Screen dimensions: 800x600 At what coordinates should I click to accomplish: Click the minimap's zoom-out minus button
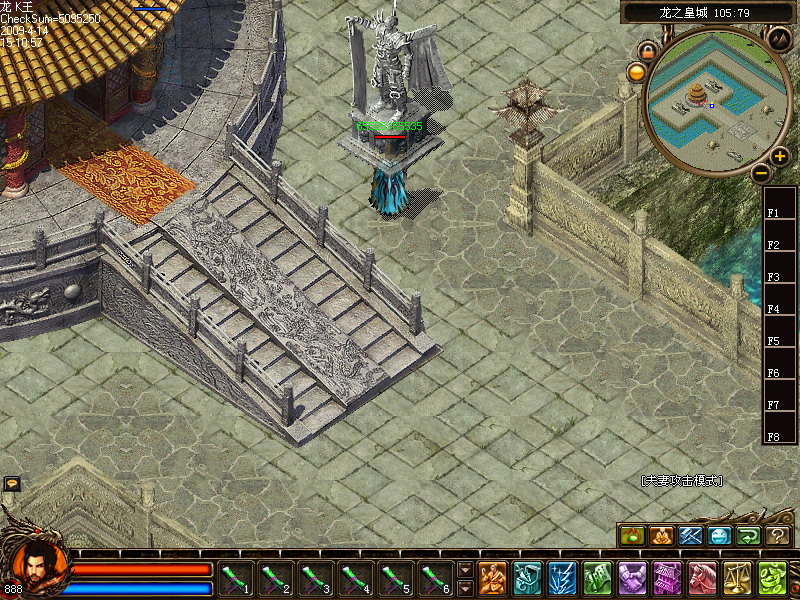pyautogui.click(x=760, y=172)
